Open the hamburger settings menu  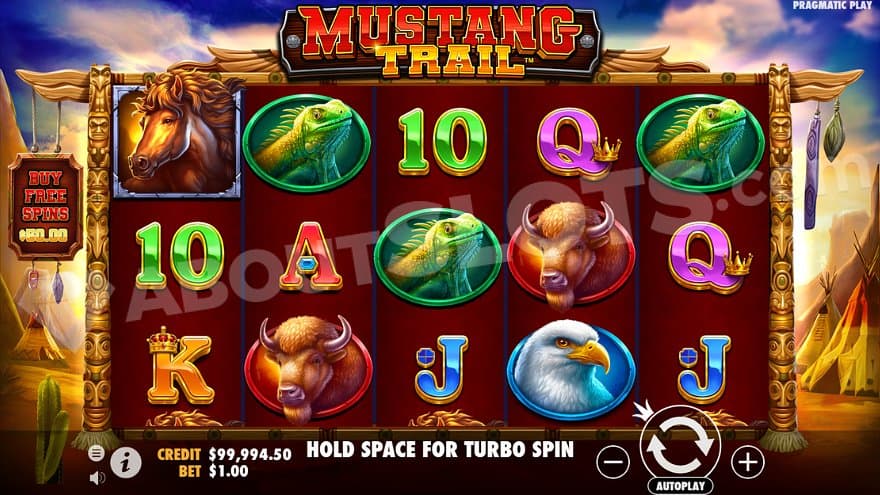point(96,453)
